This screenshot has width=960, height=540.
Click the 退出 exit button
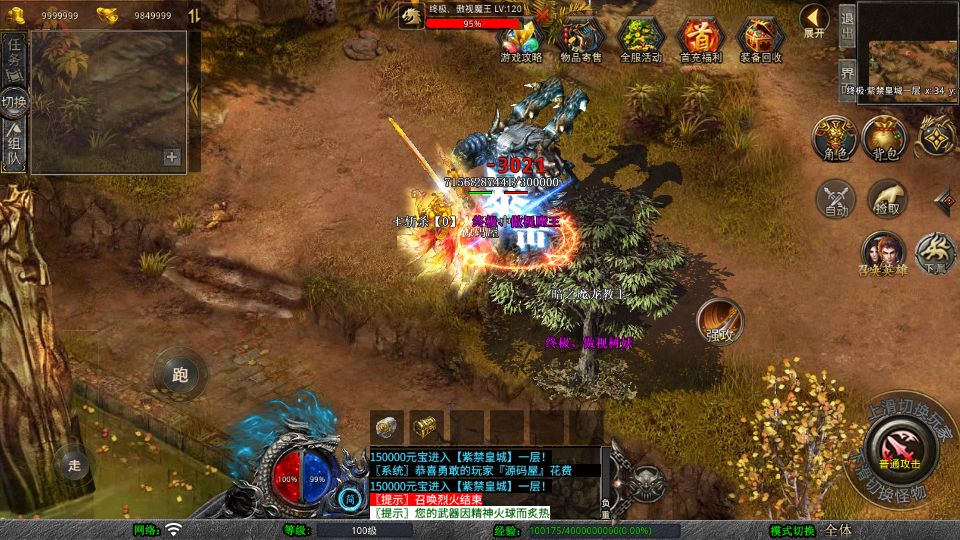[846, 29]
